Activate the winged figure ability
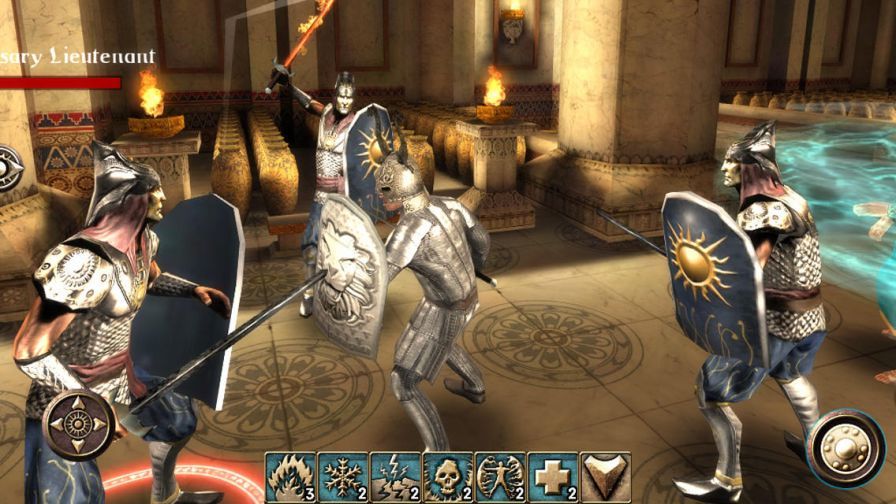The height and width of the screenshot is (504, 896). coord(500,477)
